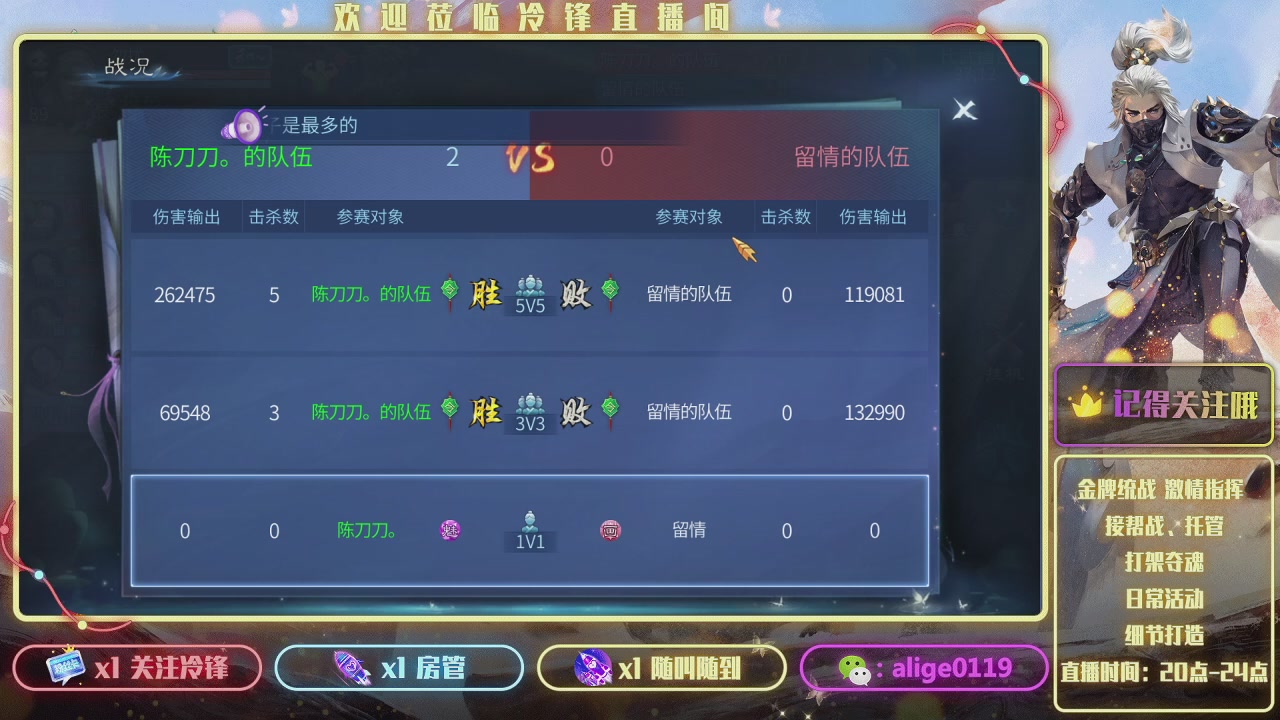This screenshot has width=1280, height=720.
Task: Click the 击杀数 column header
Action: [273, 216]
